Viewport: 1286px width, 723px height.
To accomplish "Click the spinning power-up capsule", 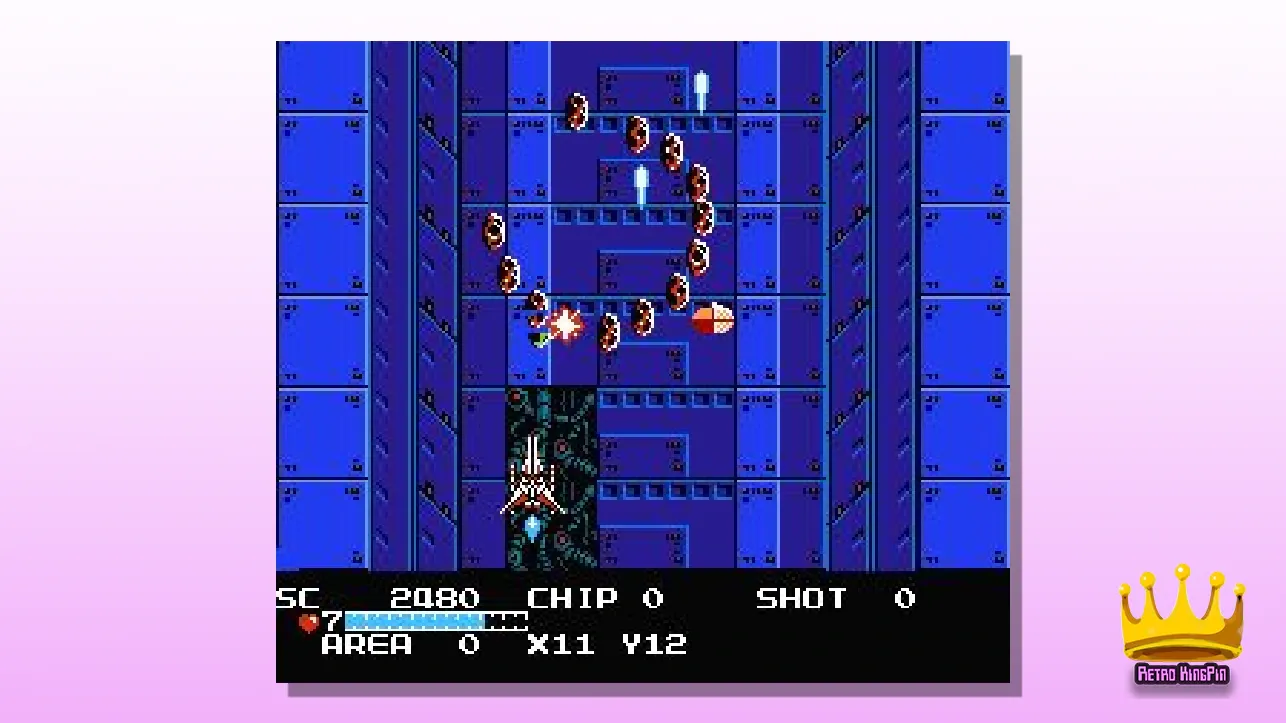I will pyautogui.click(x=712, y=320).
